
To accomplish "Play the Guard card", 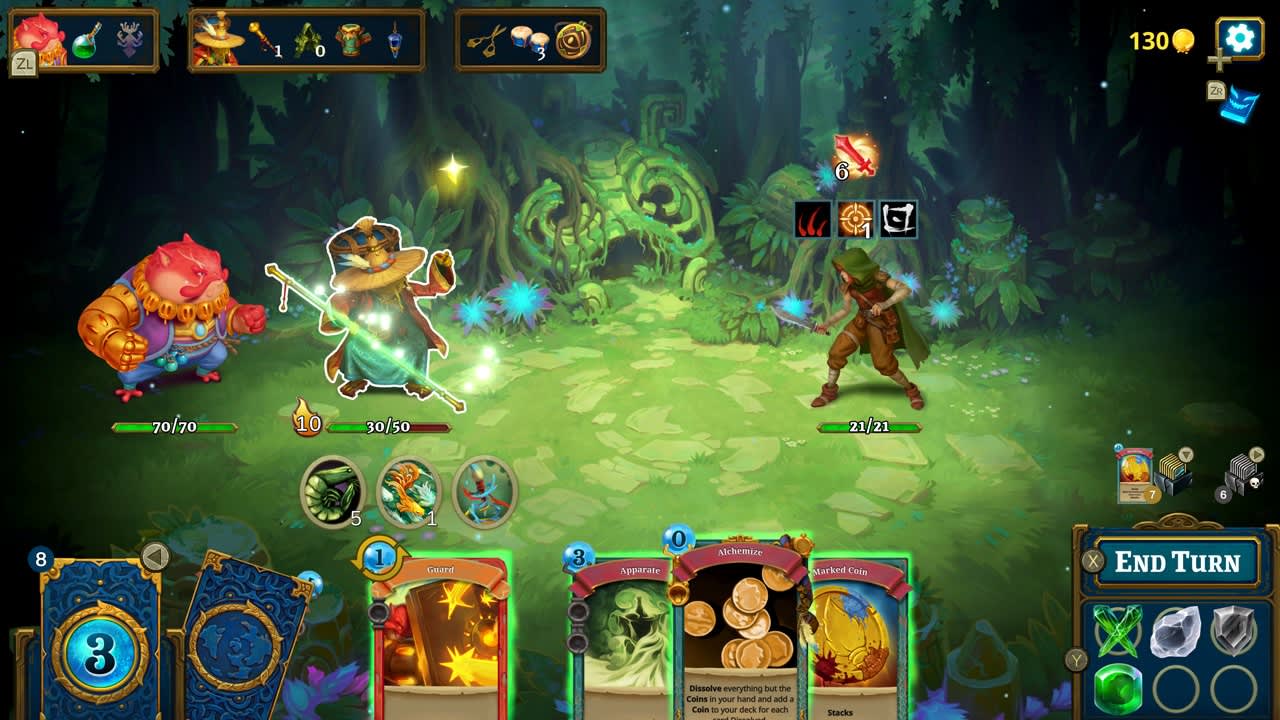I will click(441, 640).
